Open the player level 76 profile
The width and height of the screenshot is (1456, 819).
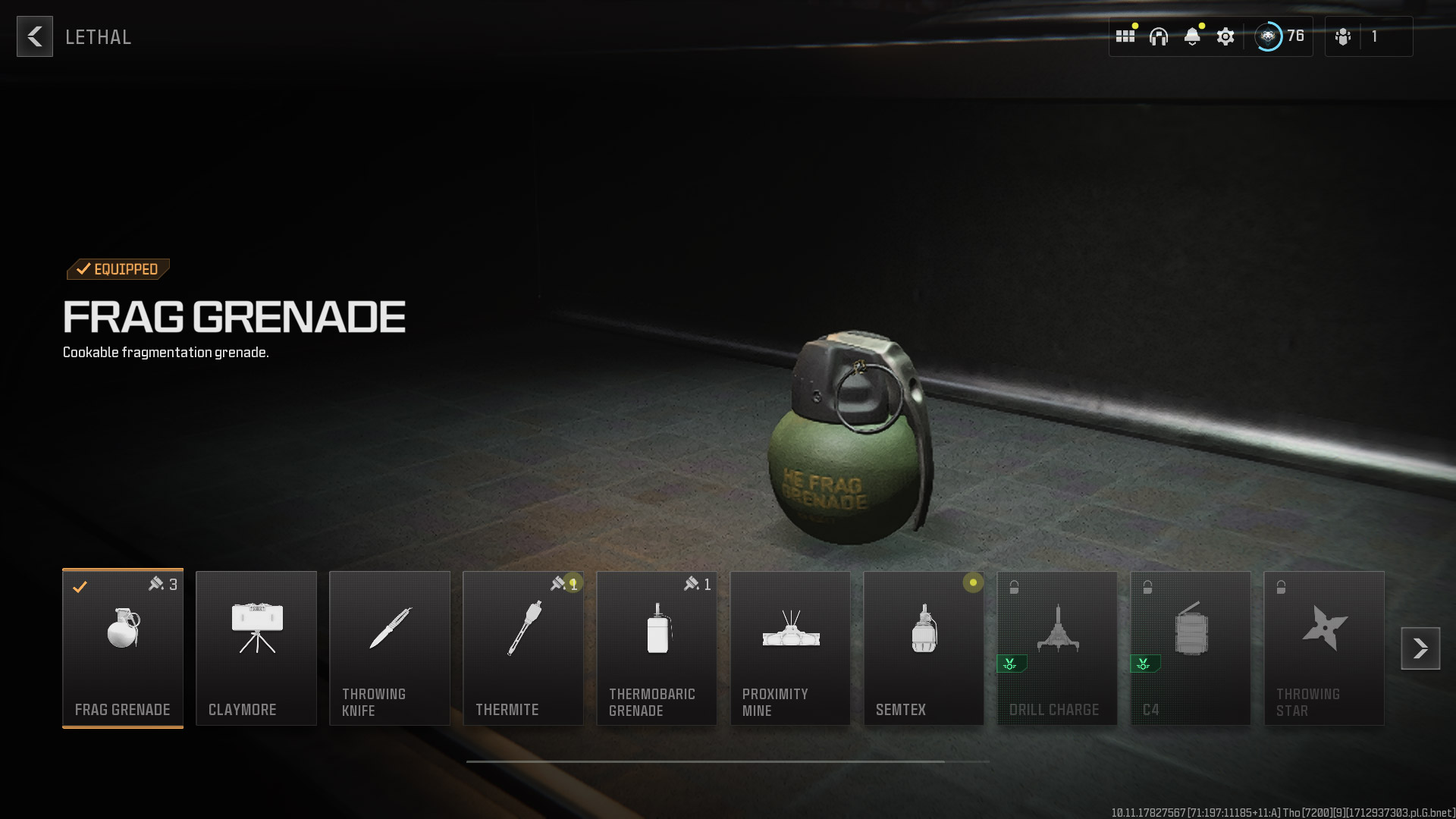coord(1279,36)
